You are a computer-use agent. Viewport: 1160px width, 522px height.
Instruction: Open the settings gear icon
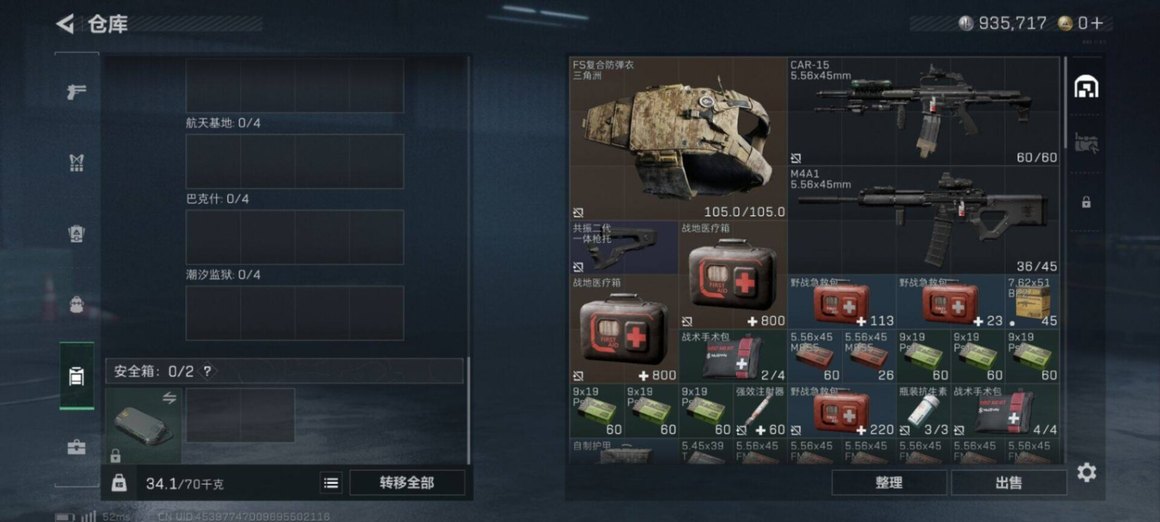(x=1087, y=472)
